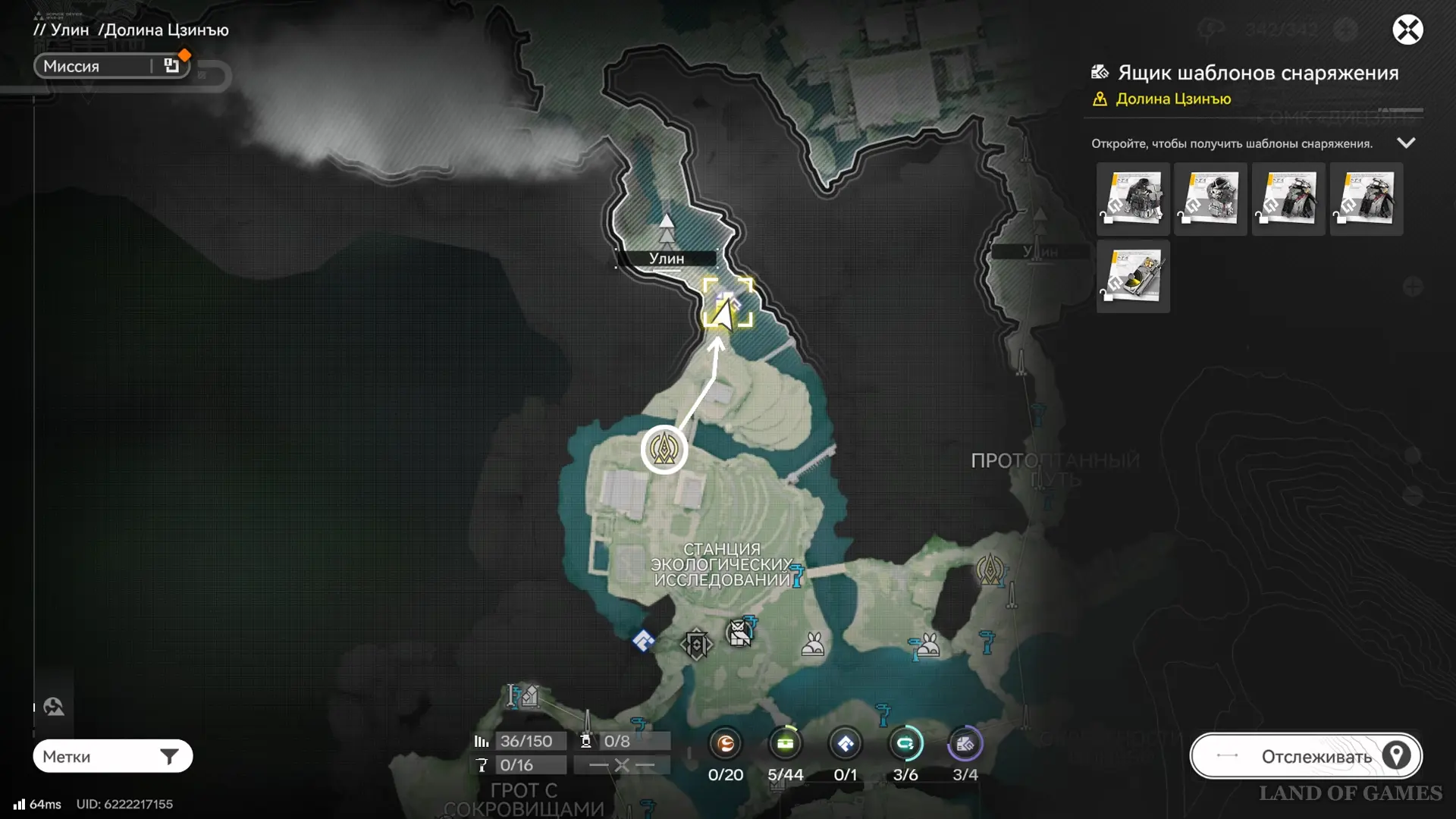Select the purple template crate counter icon
The height and width of the screenshot is (819, 1456).
click(965, 744)
